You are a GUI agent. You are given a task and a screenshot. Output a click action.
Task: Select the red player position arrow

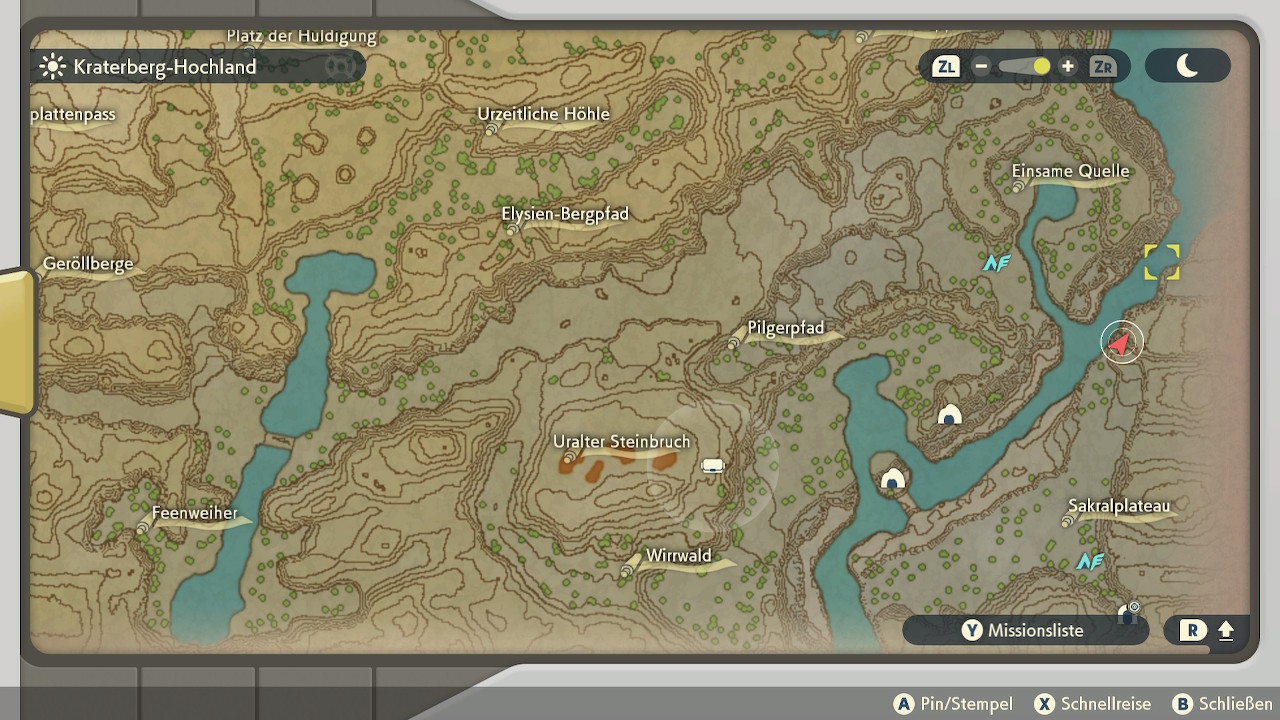click(x=1121, y=343)
